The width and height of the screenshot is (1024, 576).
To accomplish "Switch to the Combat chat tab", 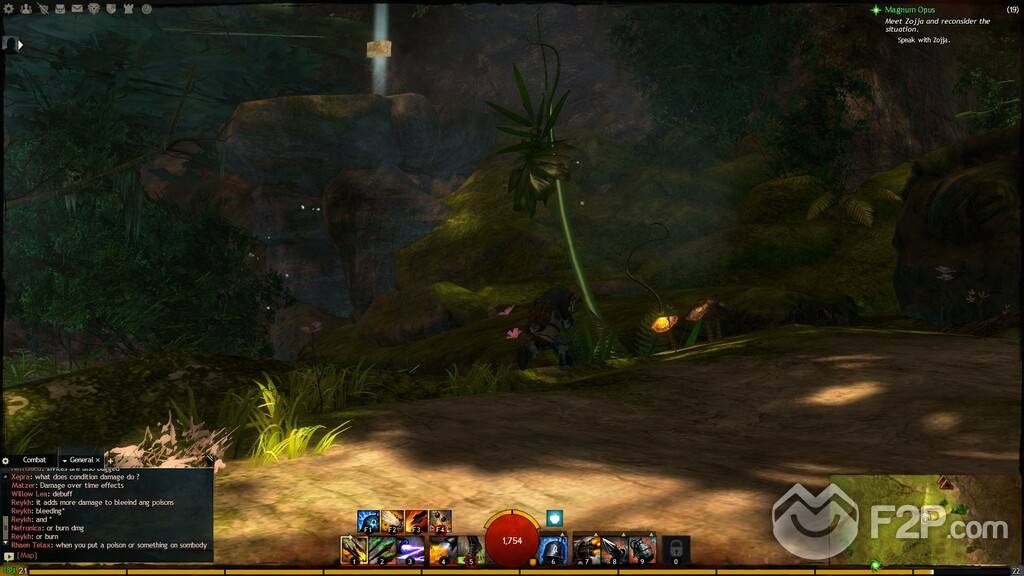I will [x=34, y=460].
